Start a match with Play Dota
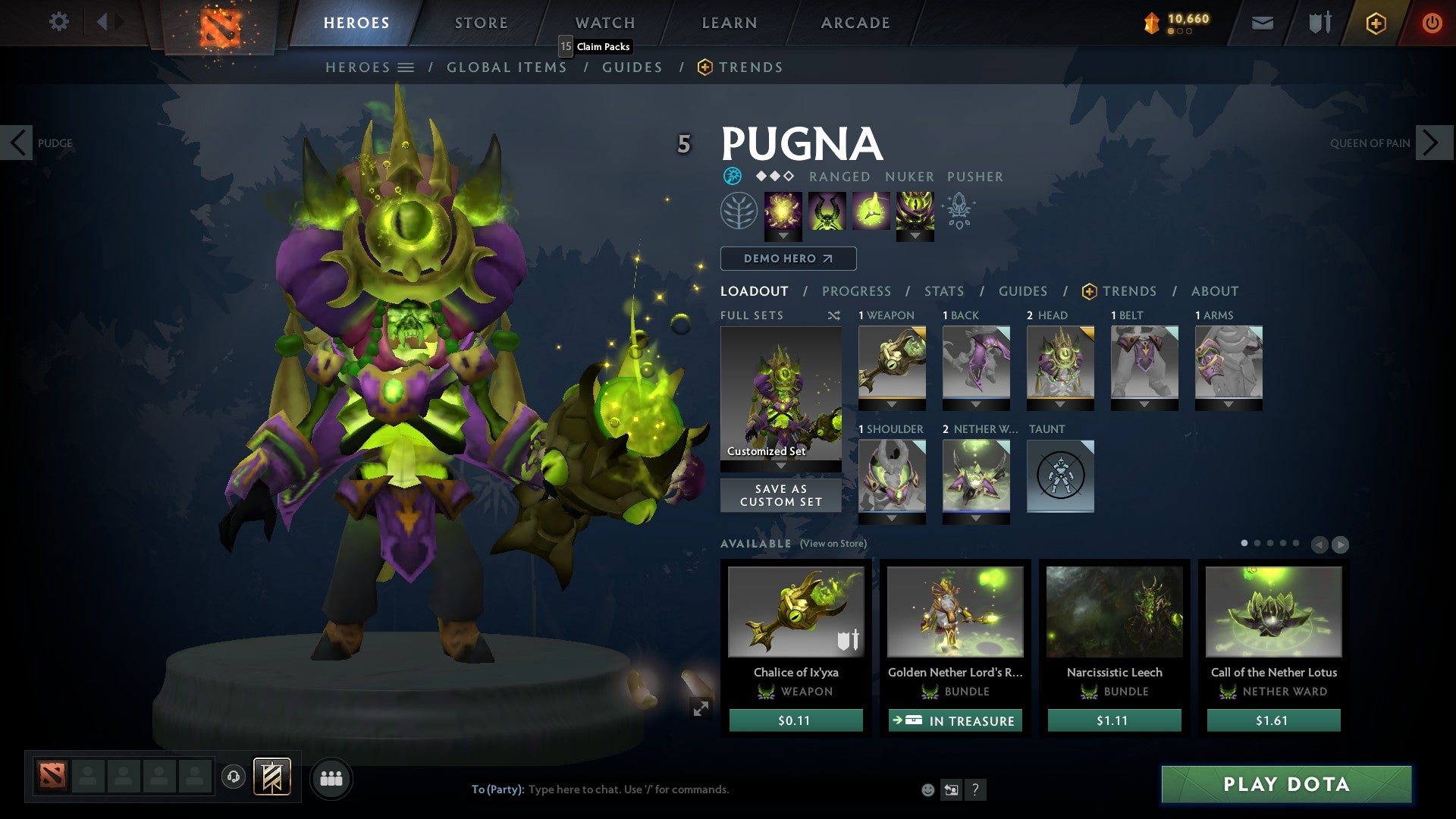The image size is (1456, 819). 1286,784
